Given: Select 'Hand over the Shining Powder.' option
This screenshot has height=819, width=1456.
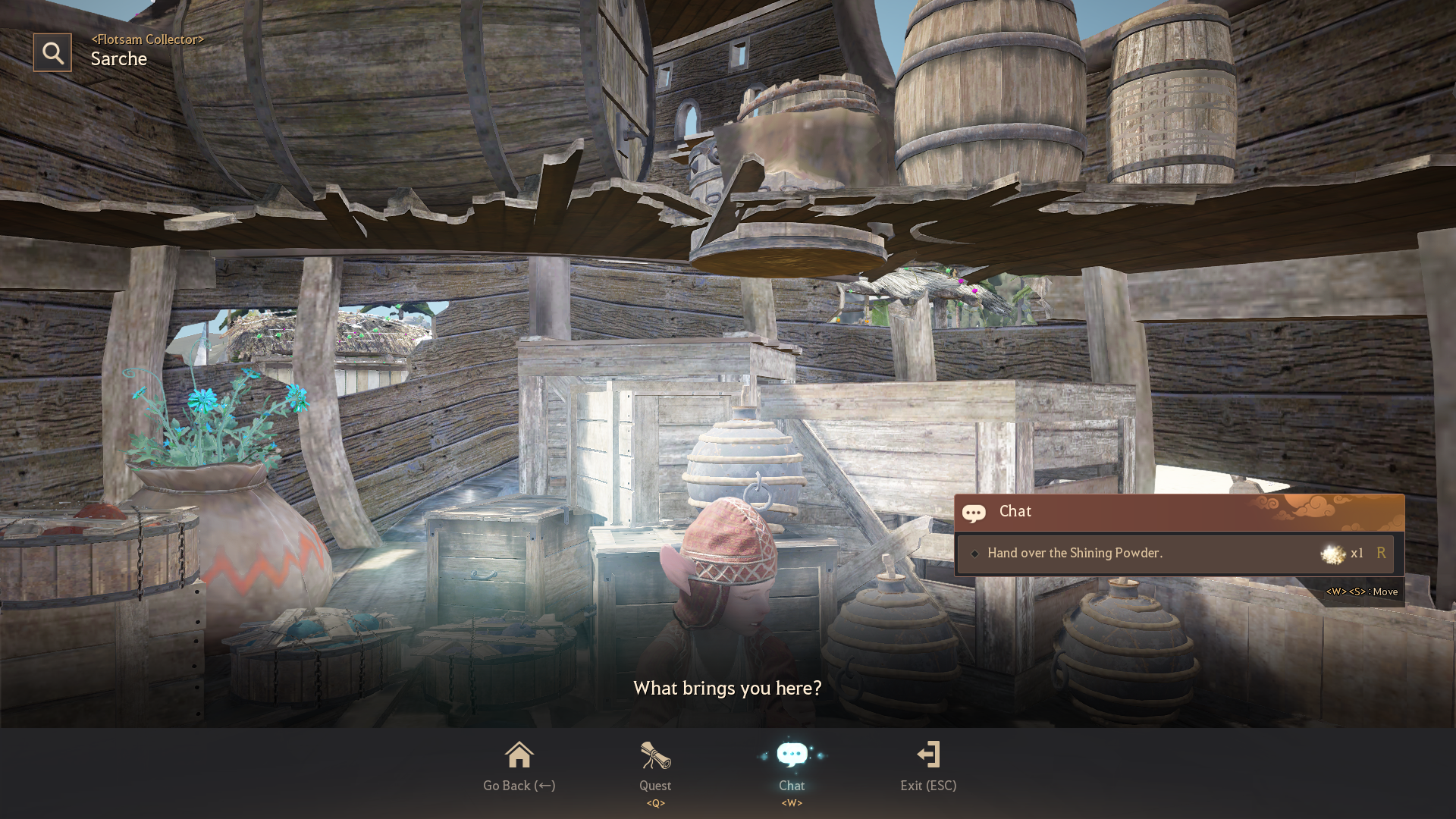Looking at the screenshot, I should 1075,553.
